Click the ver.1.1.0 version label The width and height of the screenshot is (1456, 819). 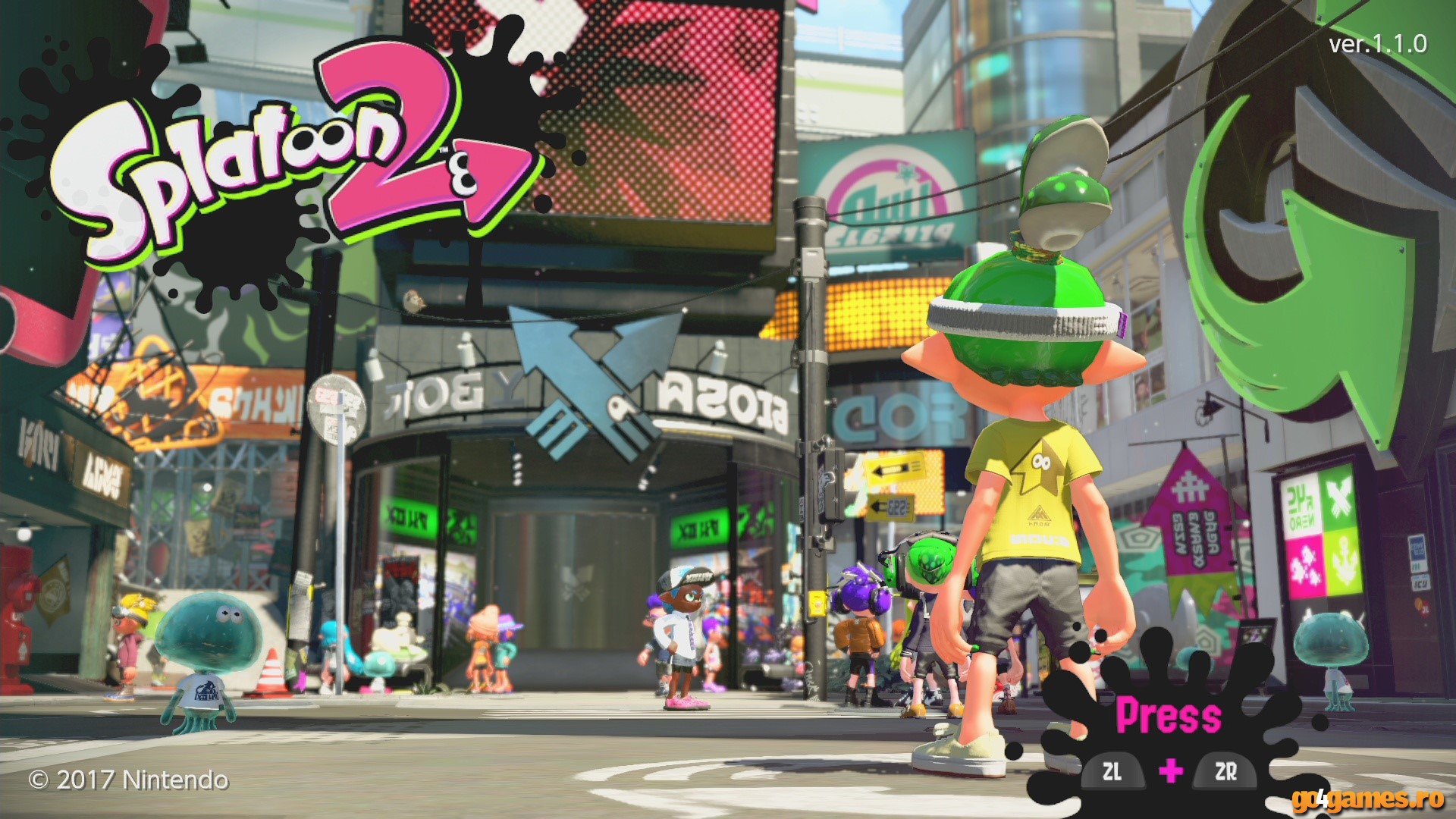point(1379,45)
